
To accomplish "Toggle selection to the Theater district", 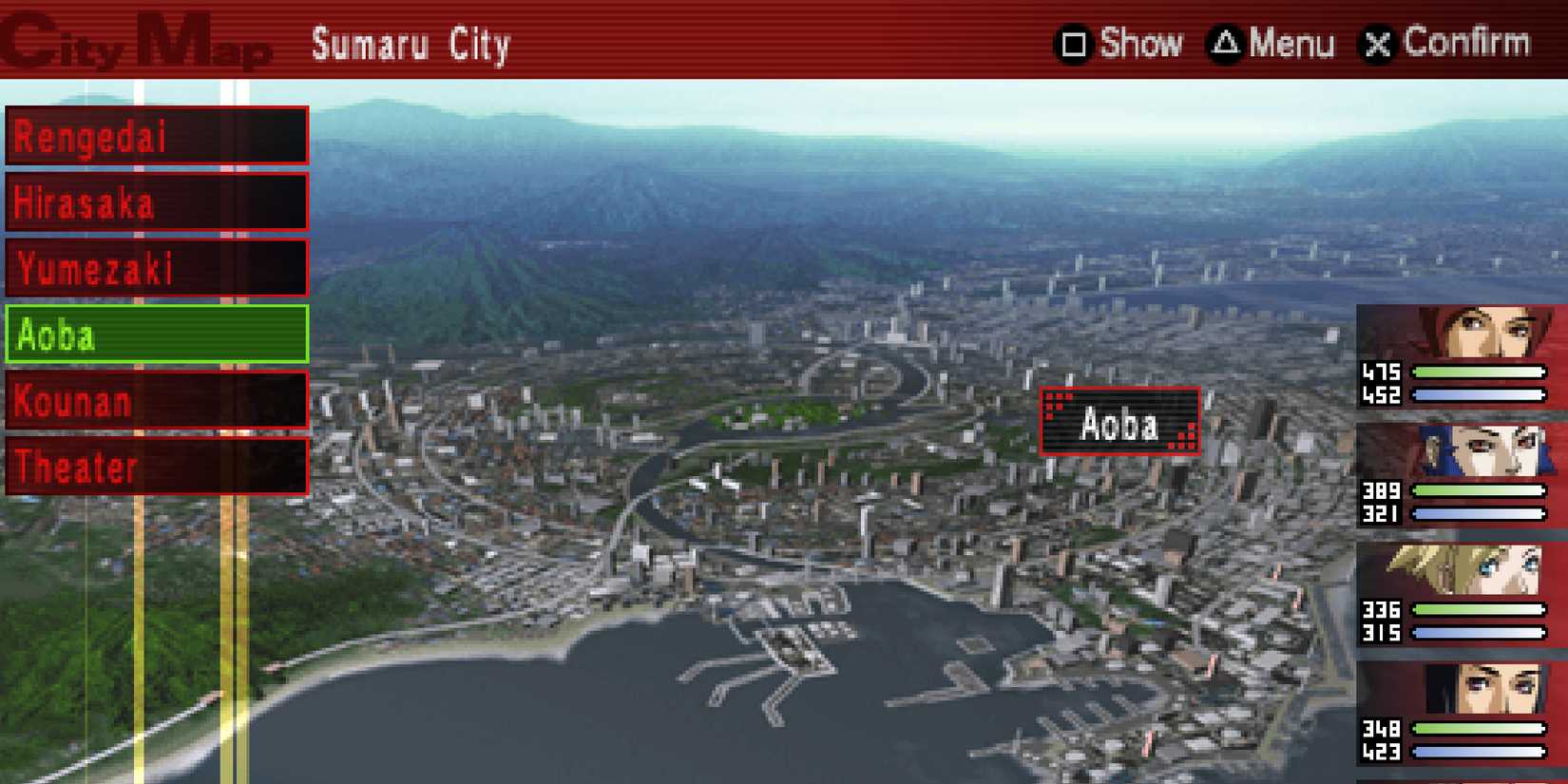I will pos(157,466).
